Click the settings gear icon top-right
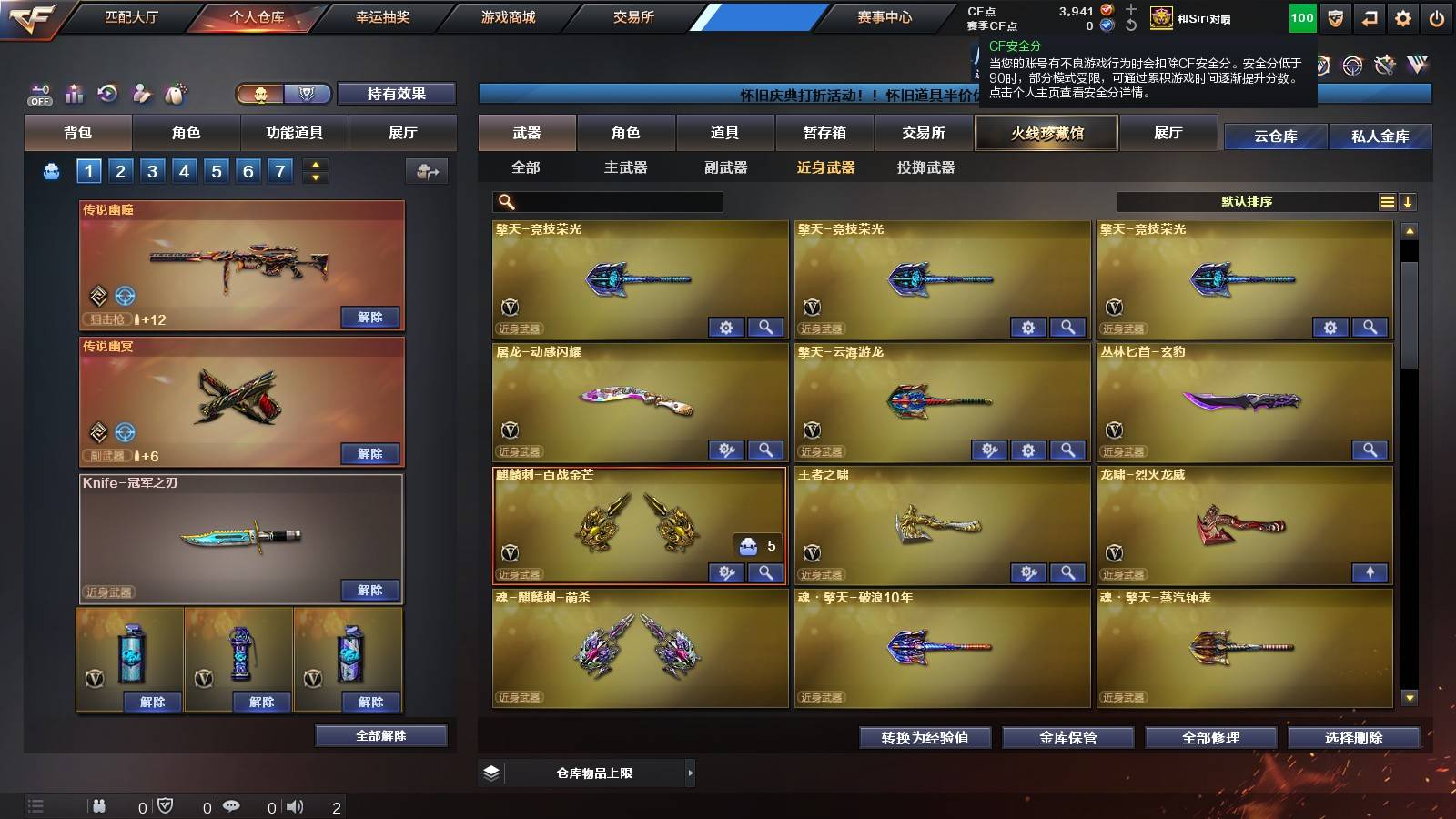1456x819 pixels. tap(1403, 16)
